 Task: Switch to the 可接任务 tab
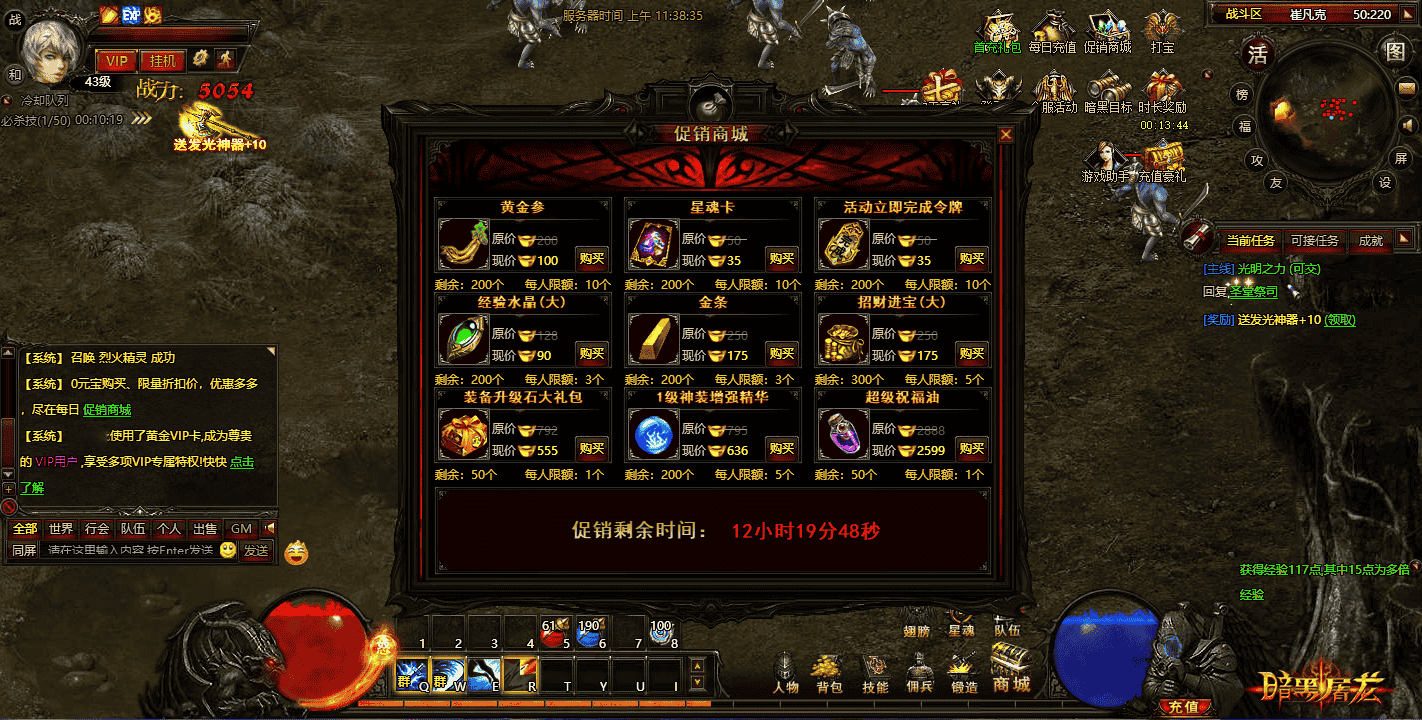pyautogui.click(x=1314, y=240)
